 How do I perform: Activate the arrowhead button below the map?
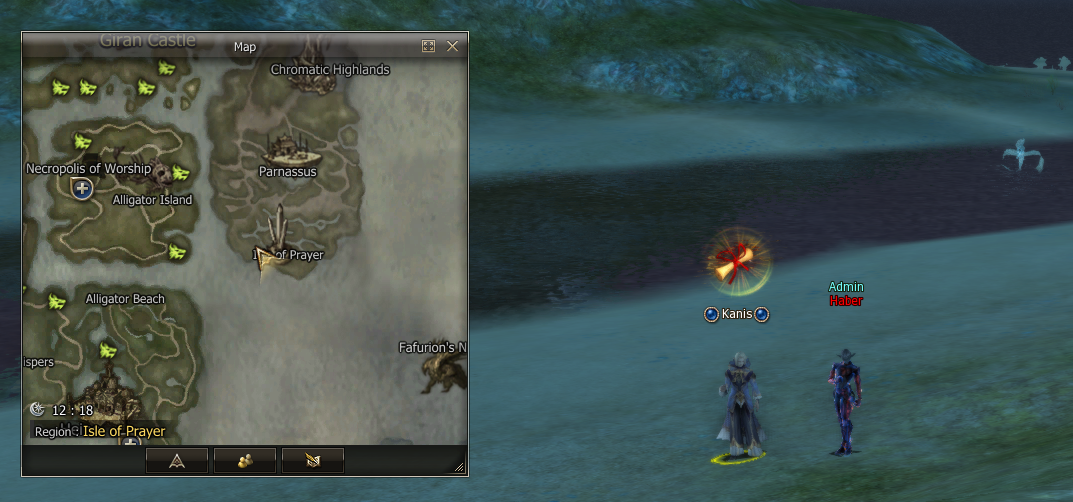click(x=177, y=460)
